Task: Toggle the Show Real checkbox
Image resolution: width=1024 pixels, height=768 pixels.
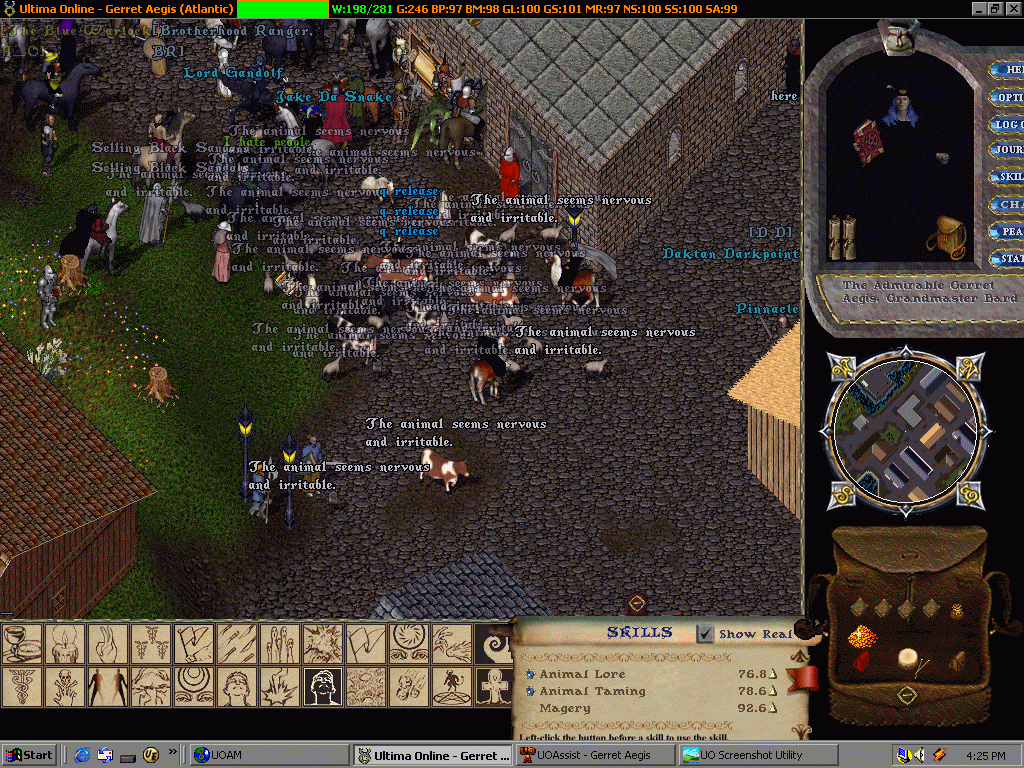Action: pyautogui.click(x=705, y=633)
